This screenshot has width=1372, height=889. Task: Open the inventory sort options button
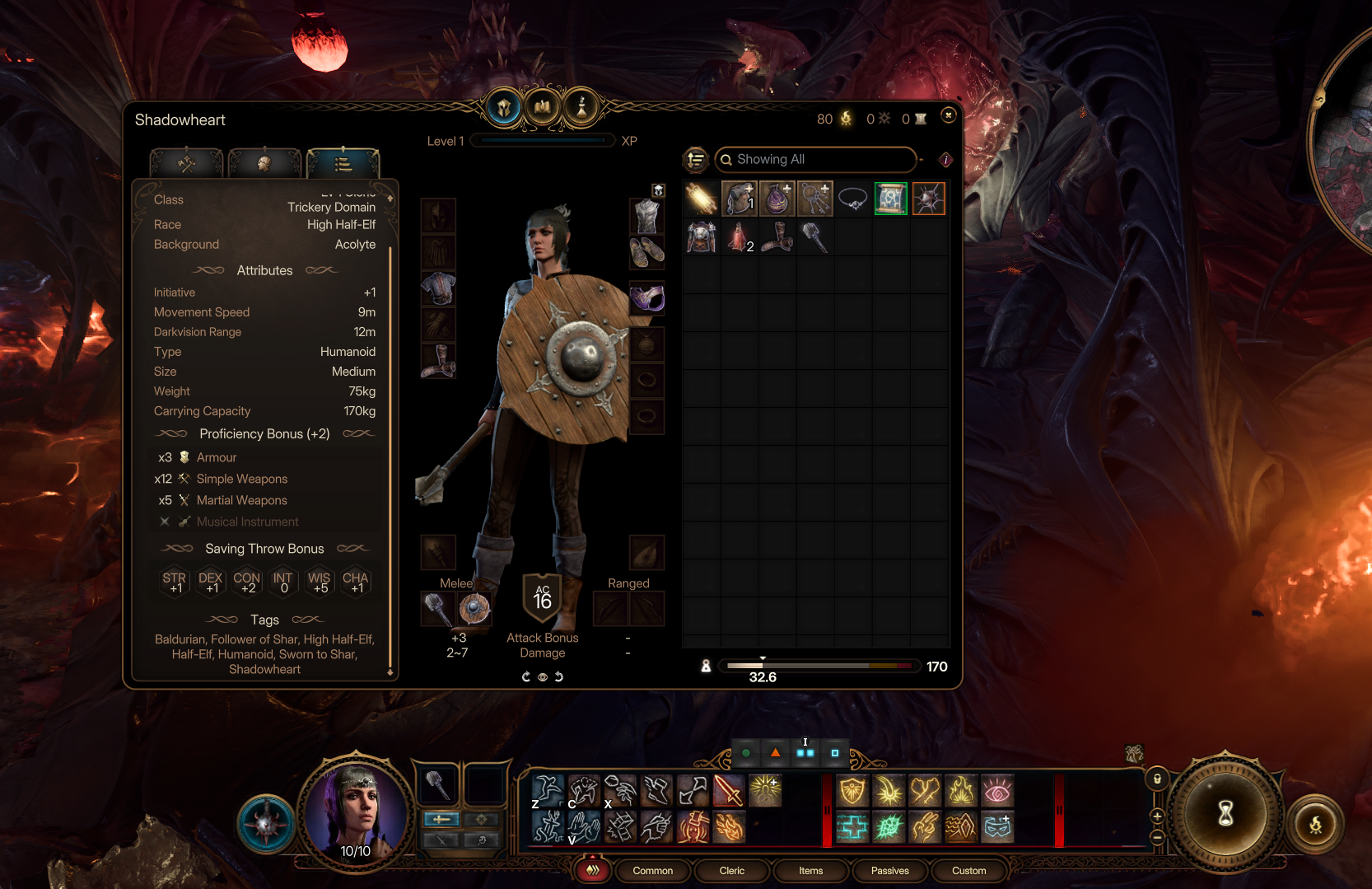[x=696, y=160]
